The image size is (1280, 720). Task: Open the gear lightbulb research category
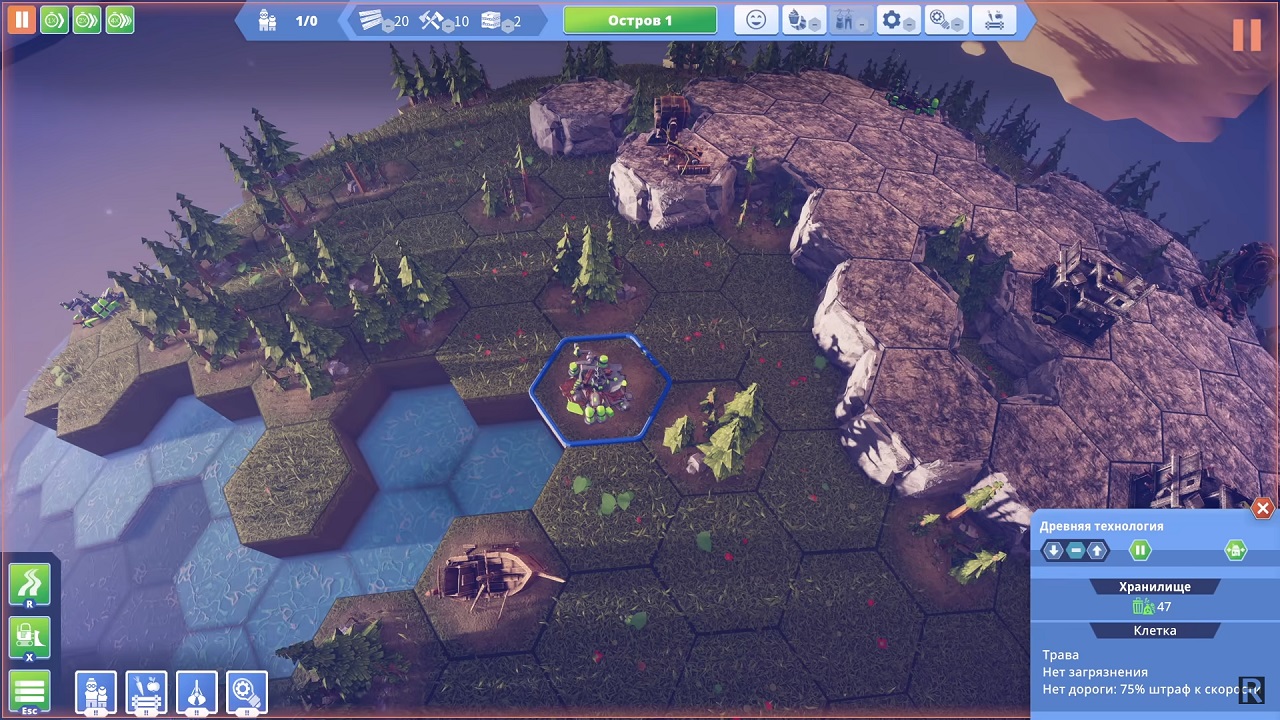point(247,692)
